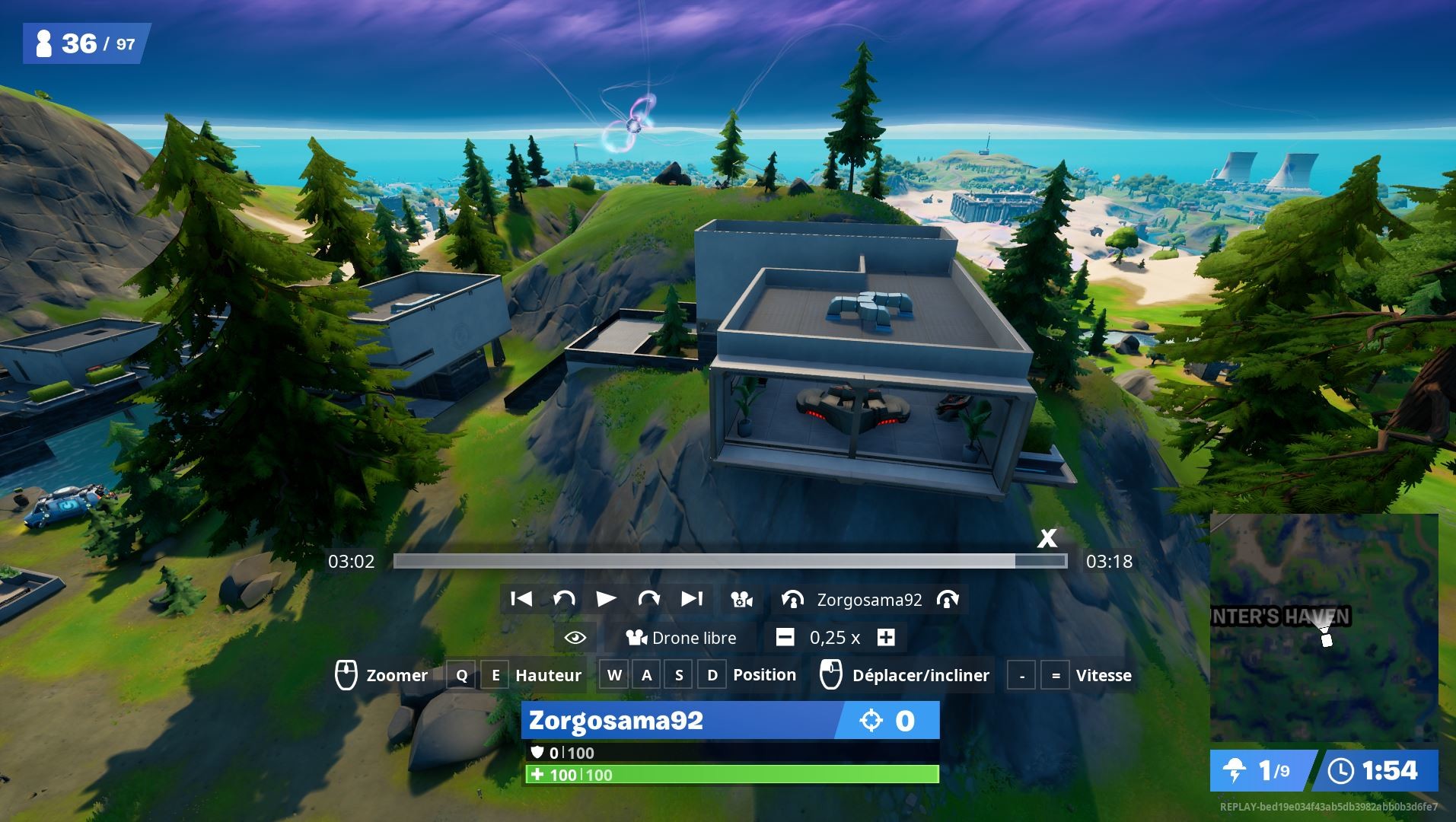This screenshot has width=1456, height=822.
Task: Open camera settings with the movie camera icon
Action: (740, 599)
